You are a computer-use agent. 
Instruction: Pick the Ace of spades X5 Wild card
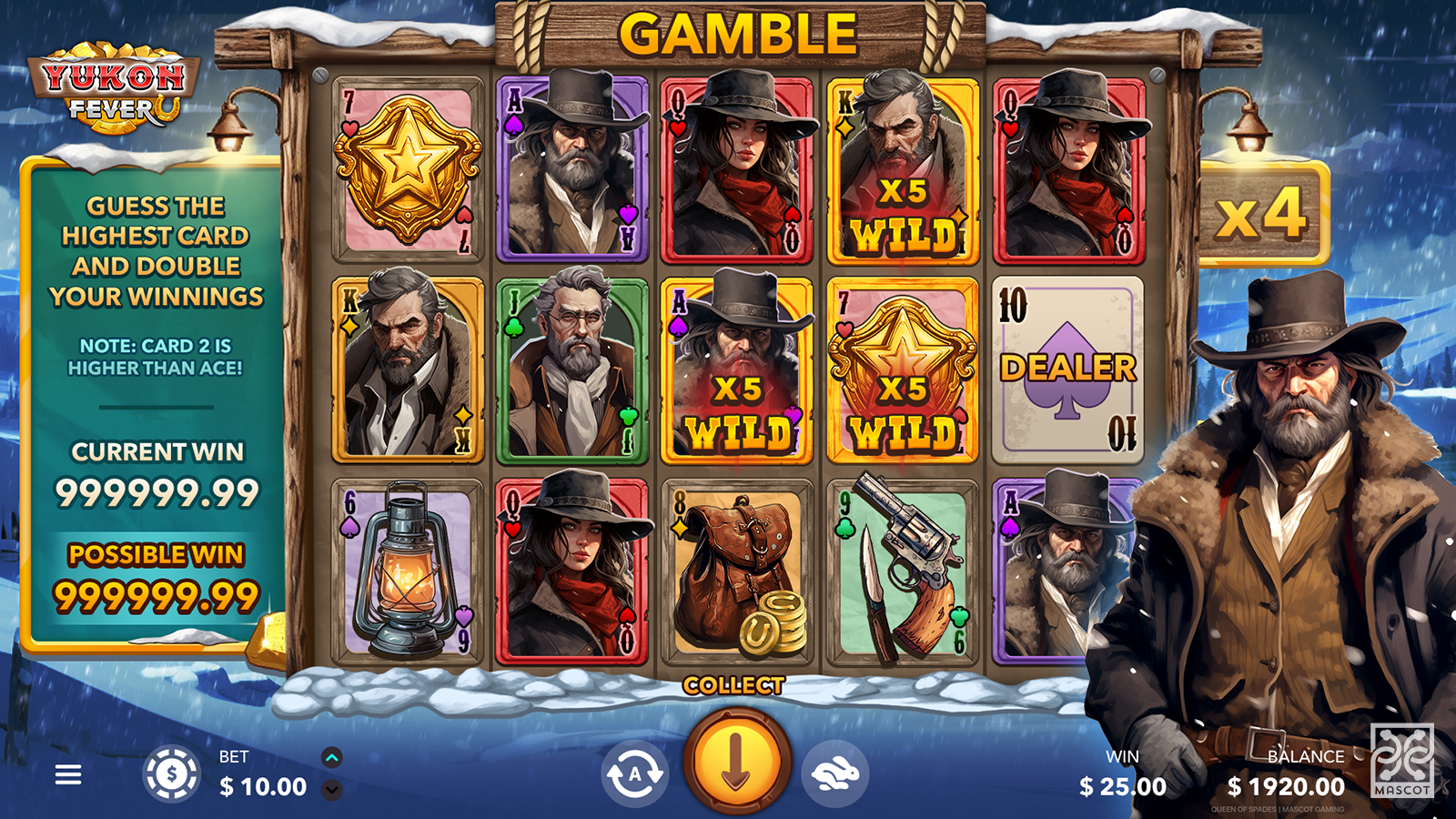[736, 369]
